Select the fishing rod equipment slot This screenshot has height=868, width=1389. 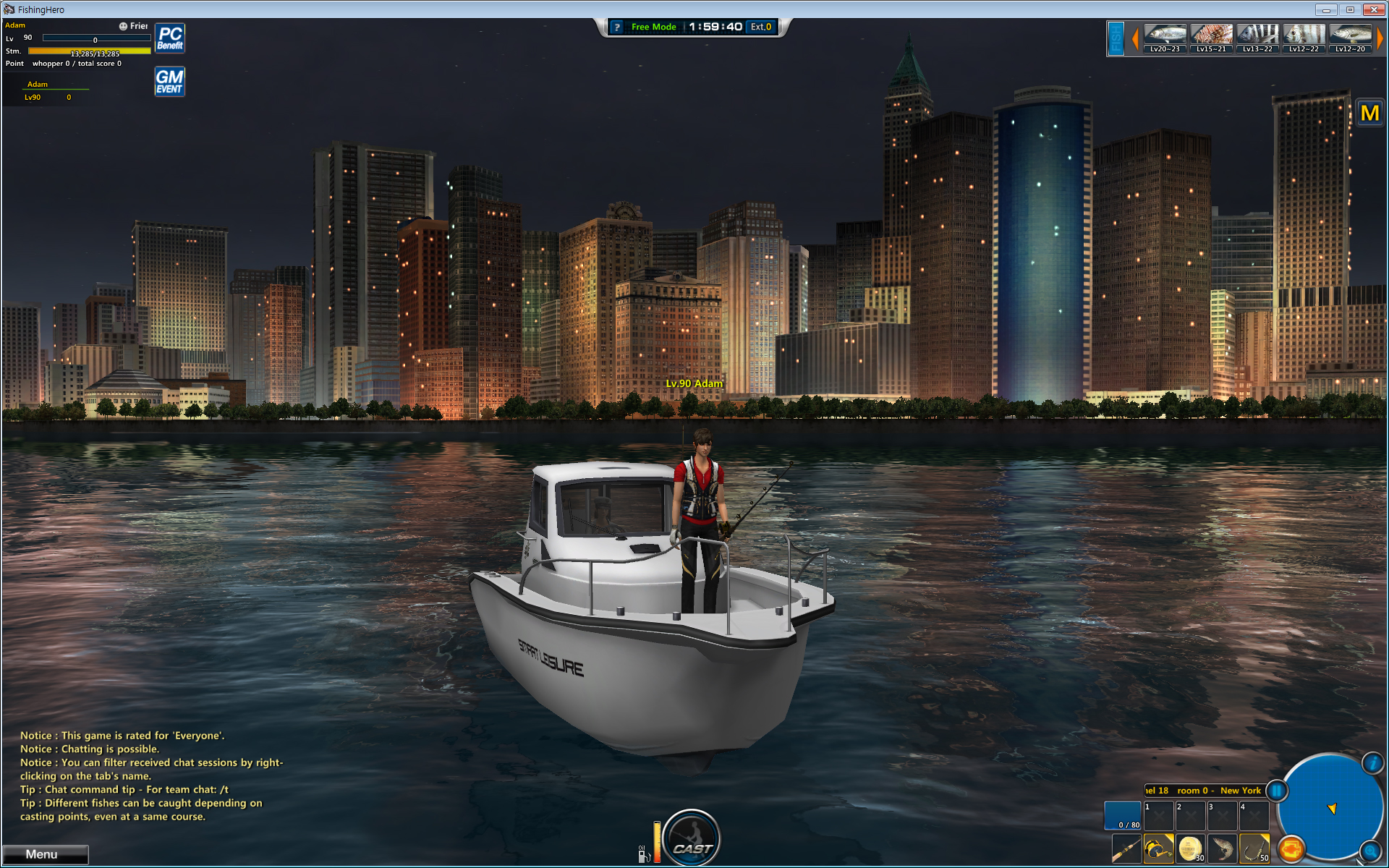[x=1126, y=848]
